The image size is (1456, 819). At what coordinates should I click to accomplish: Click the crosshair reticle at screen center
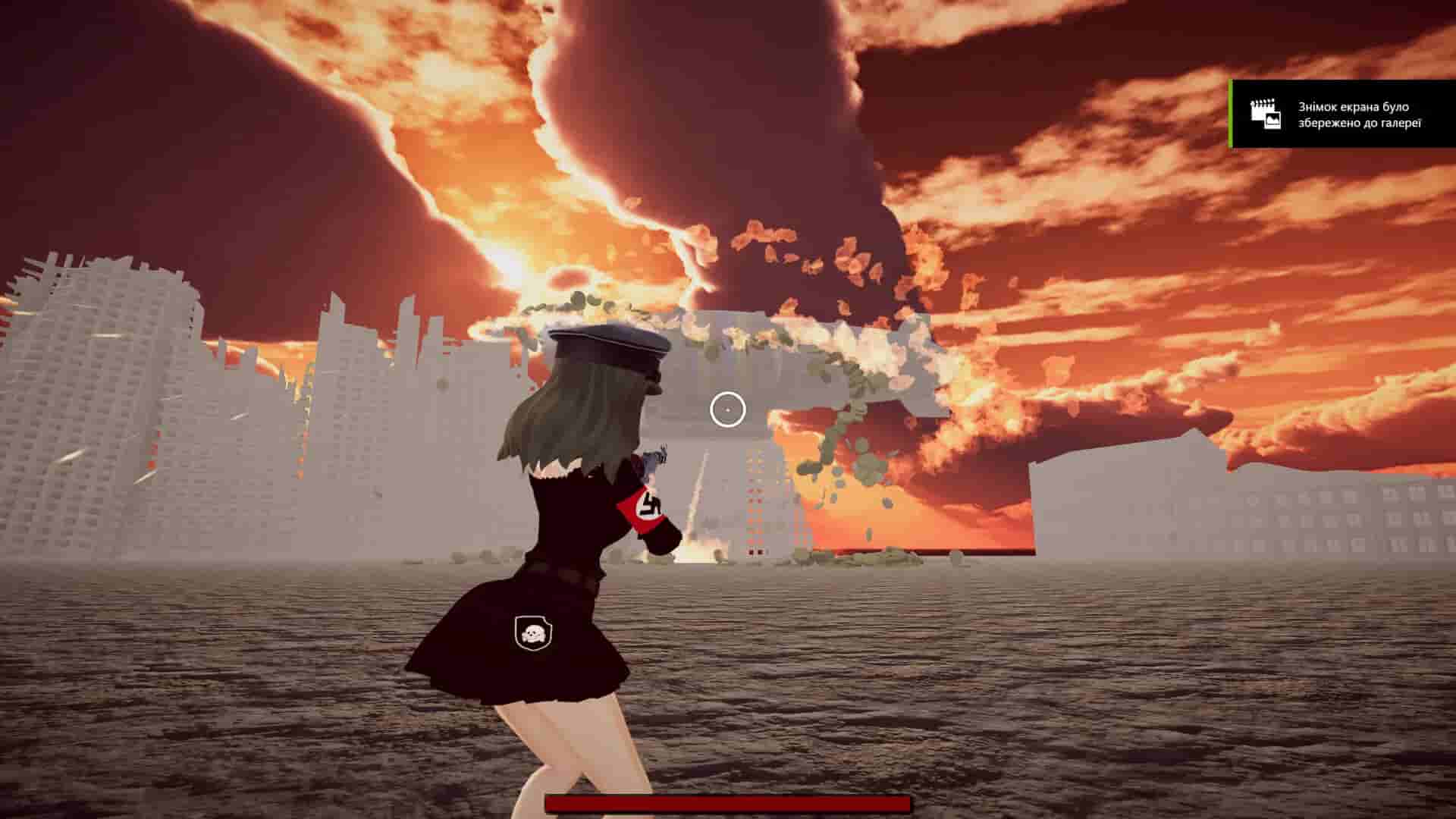pyautogui.click(x=729, y=409)
